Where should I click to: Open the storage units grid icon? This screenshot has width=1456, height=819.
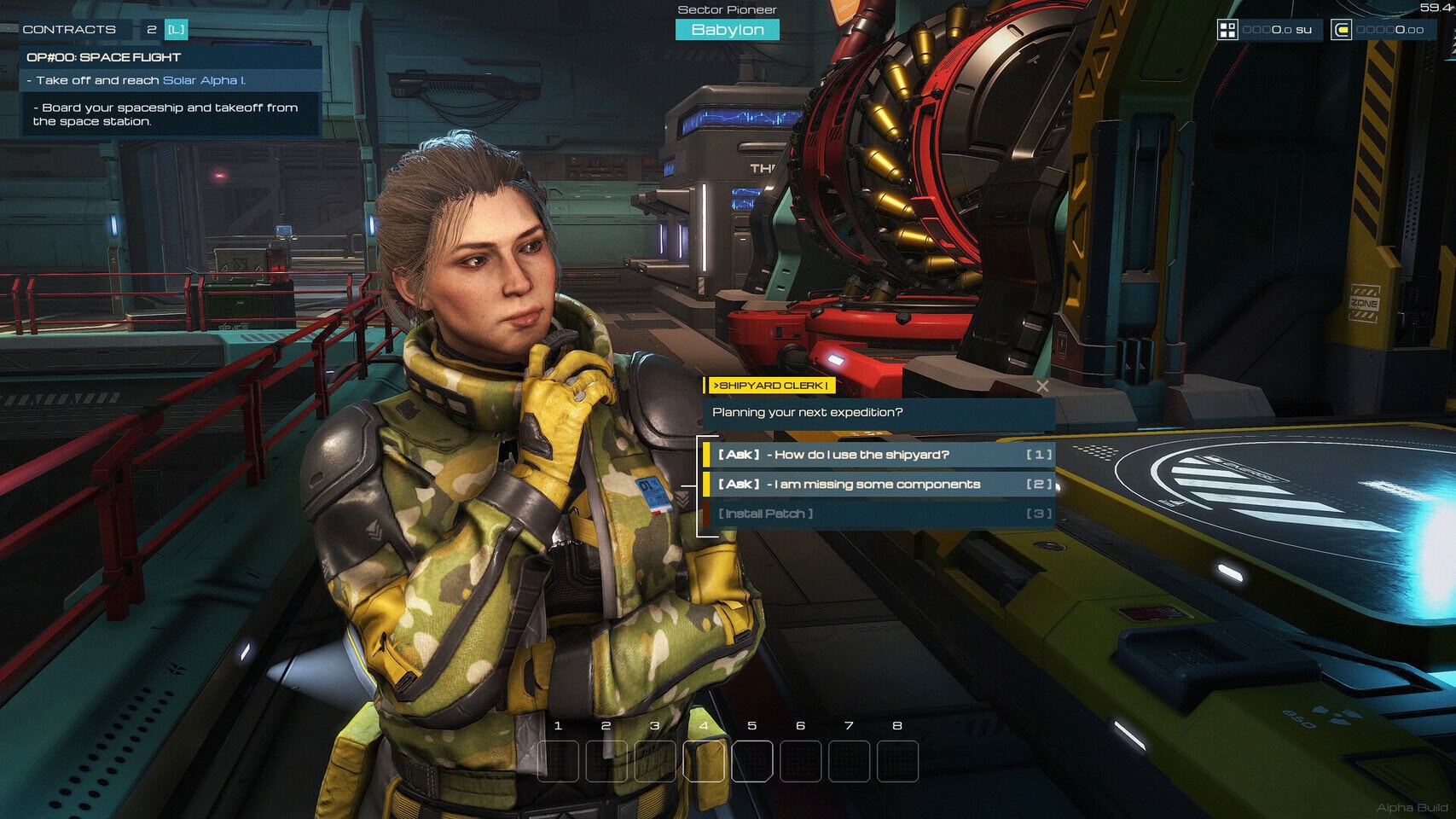(x=1227, y=30)
